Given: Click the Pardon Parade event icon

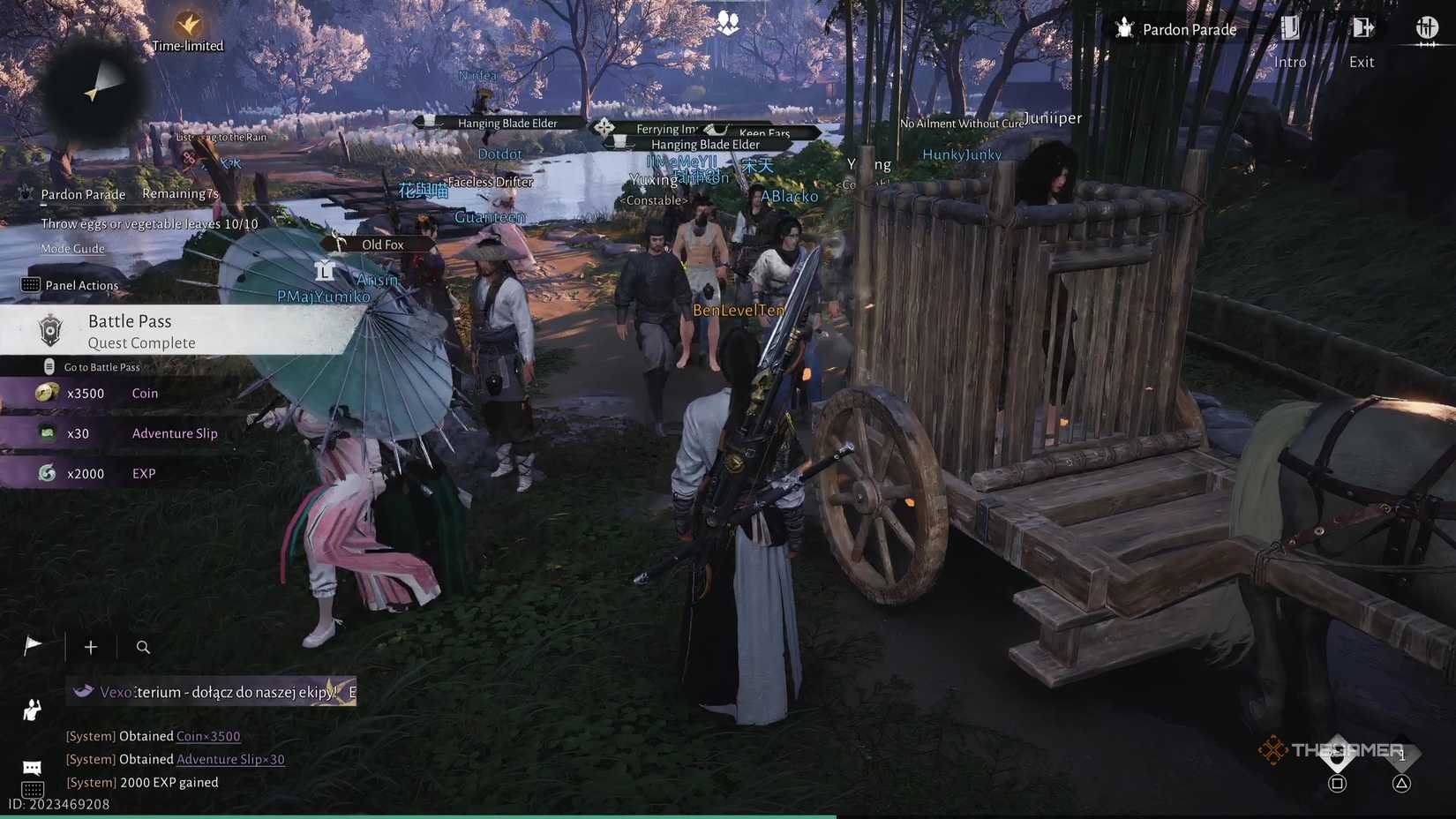Looking at the screenshot, I should click(1123, 28).
